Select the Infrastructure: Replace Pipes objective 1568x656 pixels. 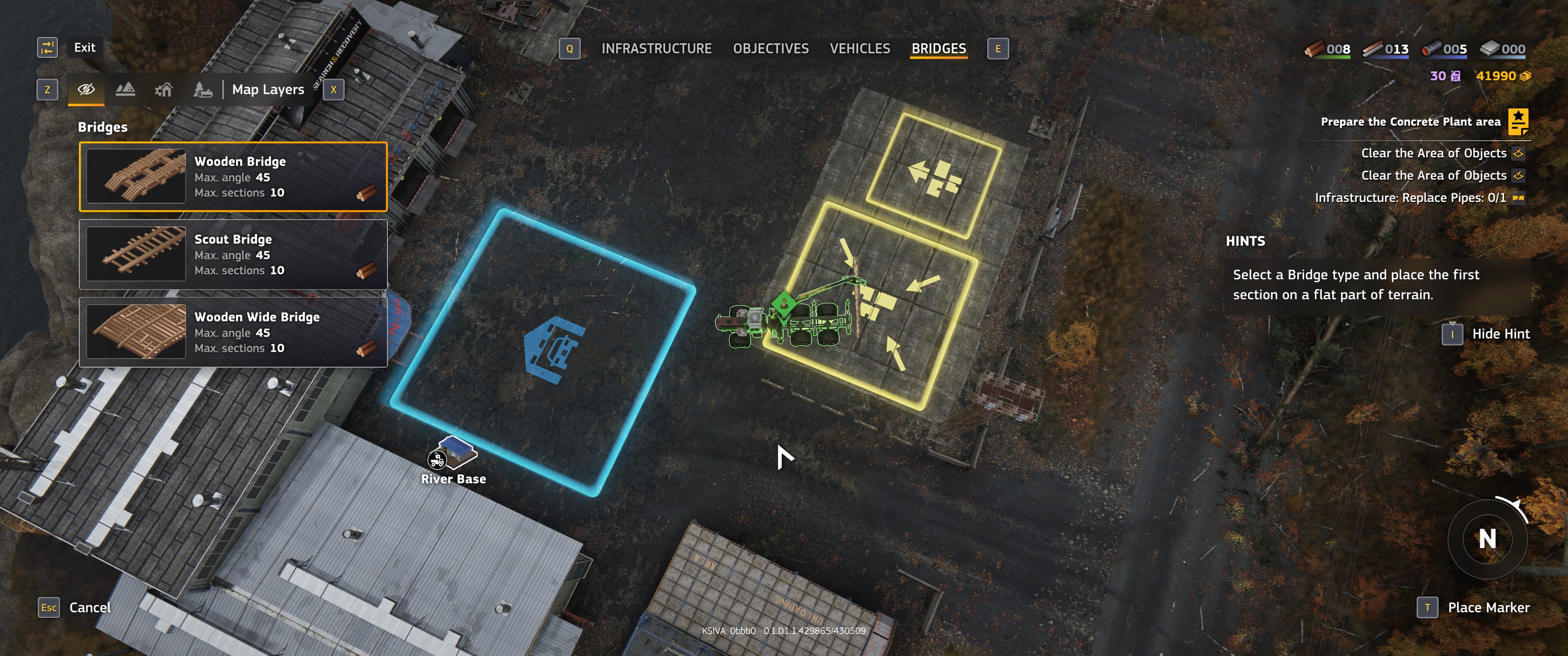pos(1410,198)
